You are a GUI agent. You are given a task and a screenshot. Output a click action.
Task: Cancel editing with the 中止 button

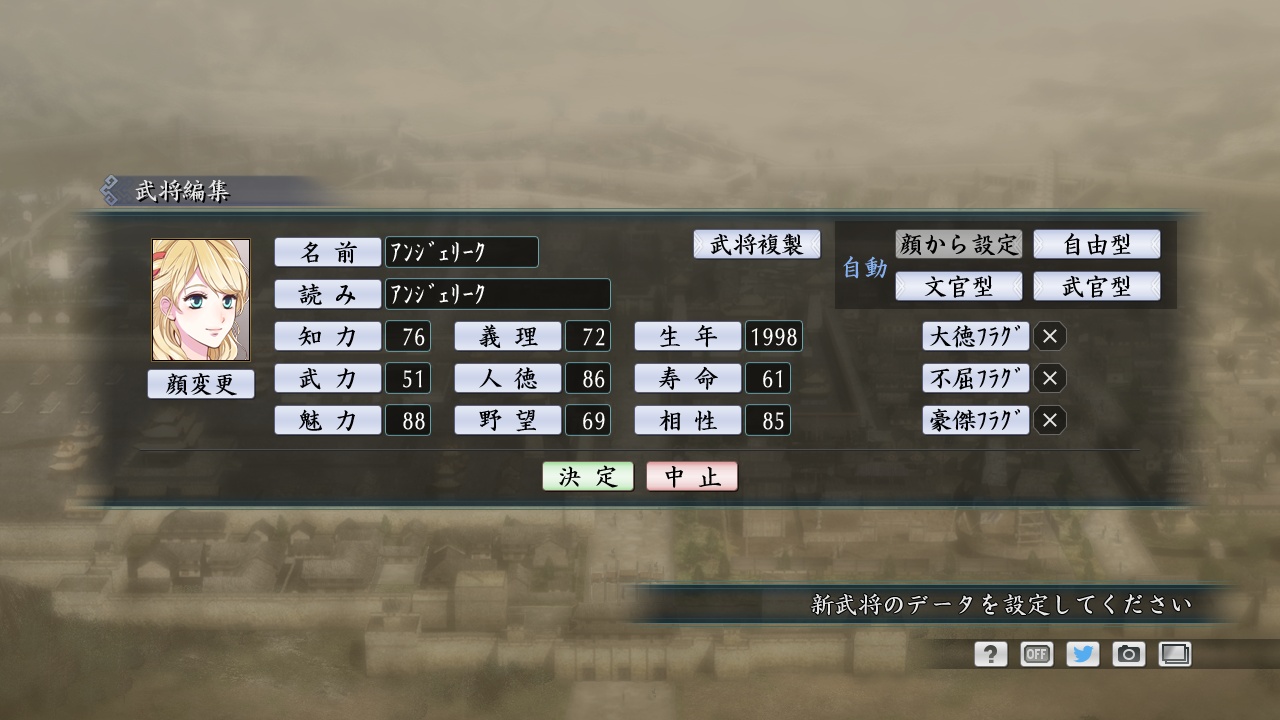pyautogui.click(x=692, y=476)
